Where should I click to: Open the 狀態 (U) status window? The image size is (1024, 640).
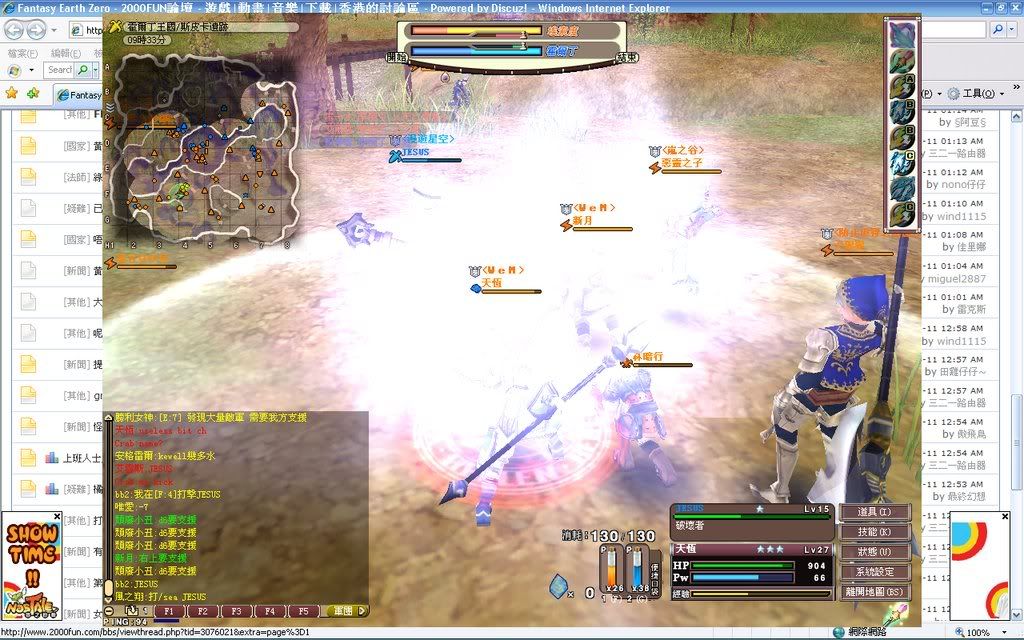(874, 552)
